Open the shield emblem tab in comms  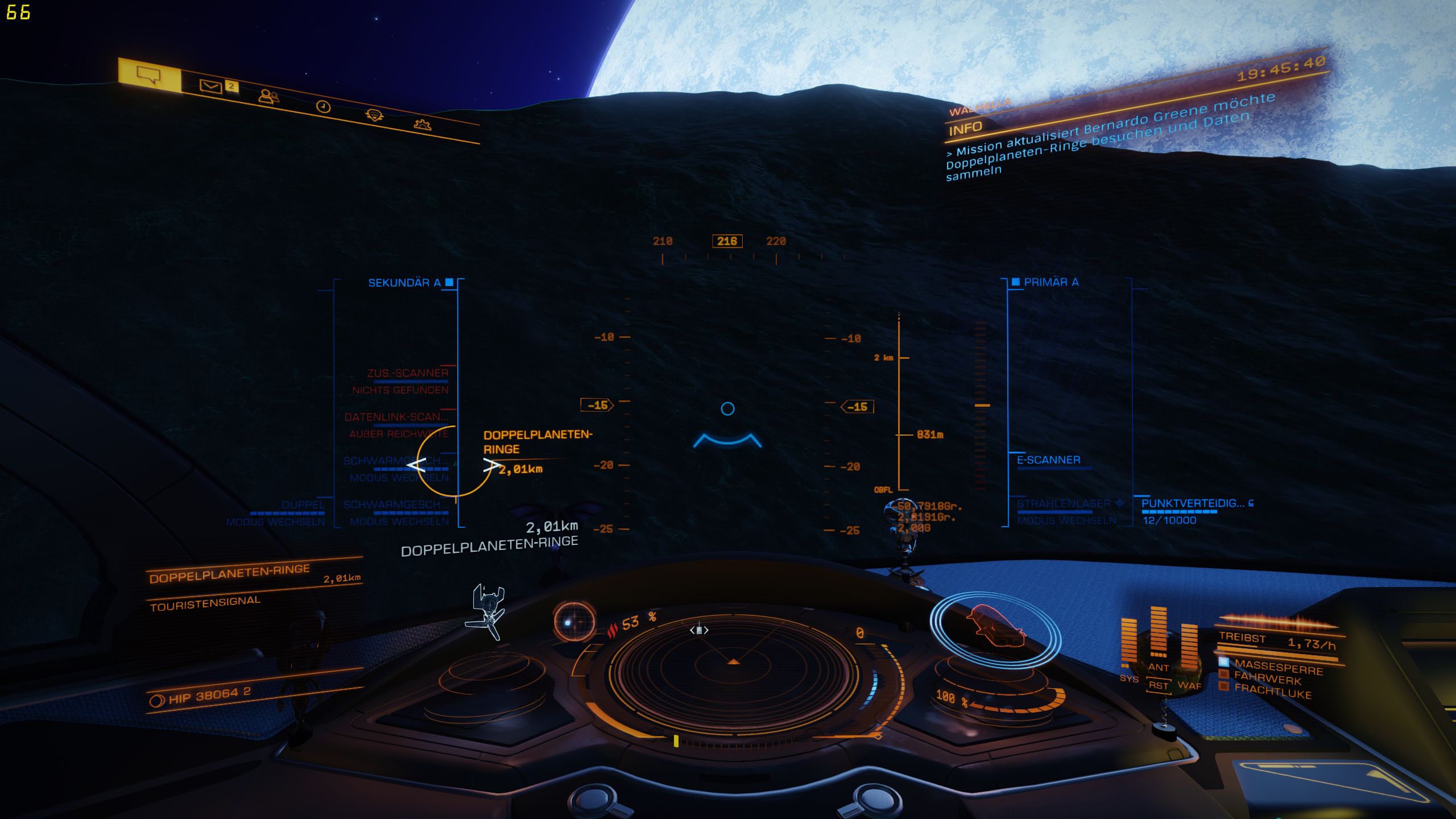tap(374, 115)
